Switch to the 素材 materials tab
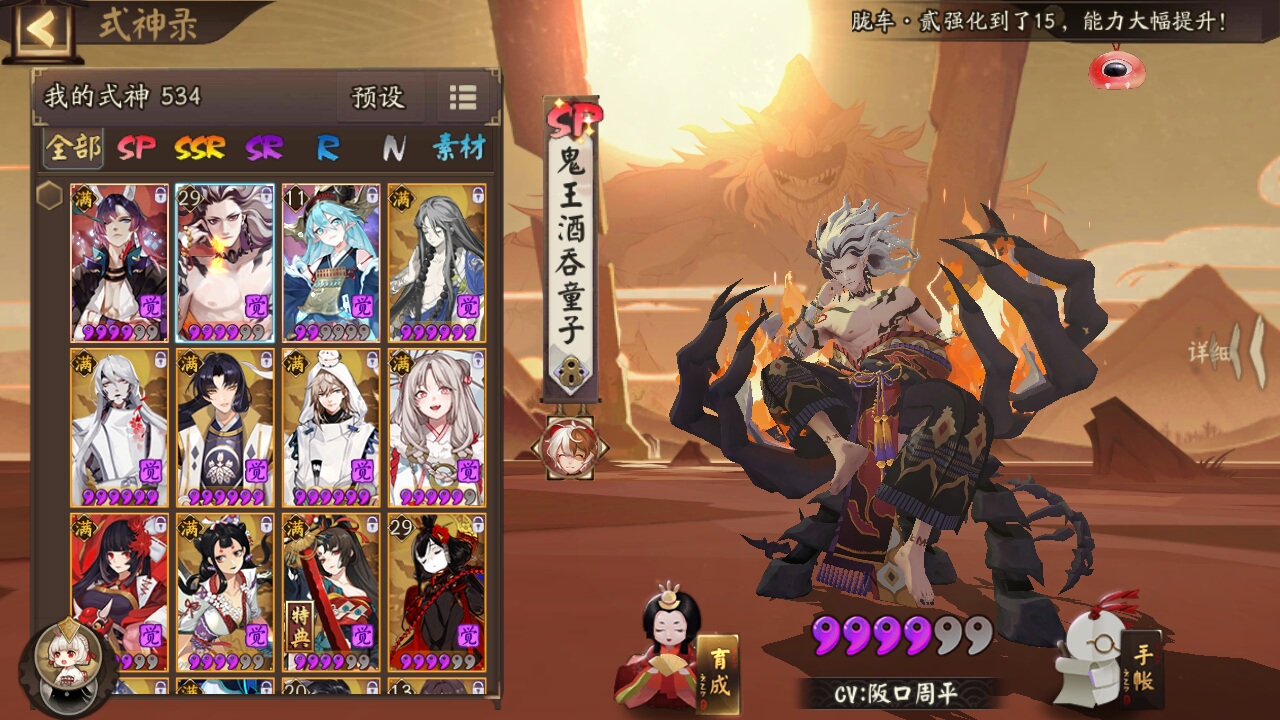Viewport: 1280px width, 720px height. coord(459,149)
